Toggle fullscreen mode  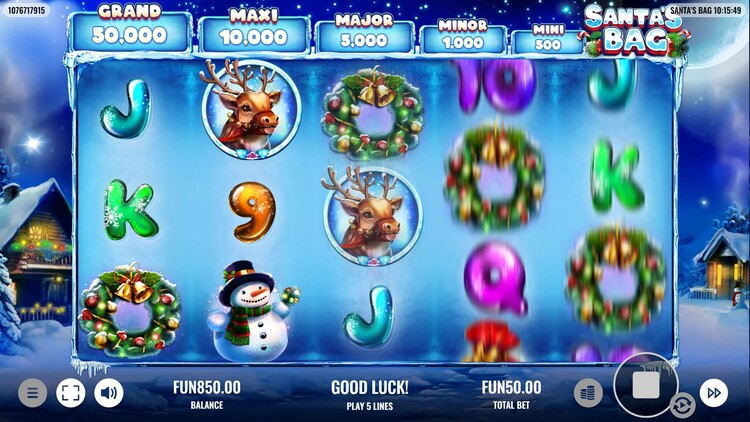point(70,393)
